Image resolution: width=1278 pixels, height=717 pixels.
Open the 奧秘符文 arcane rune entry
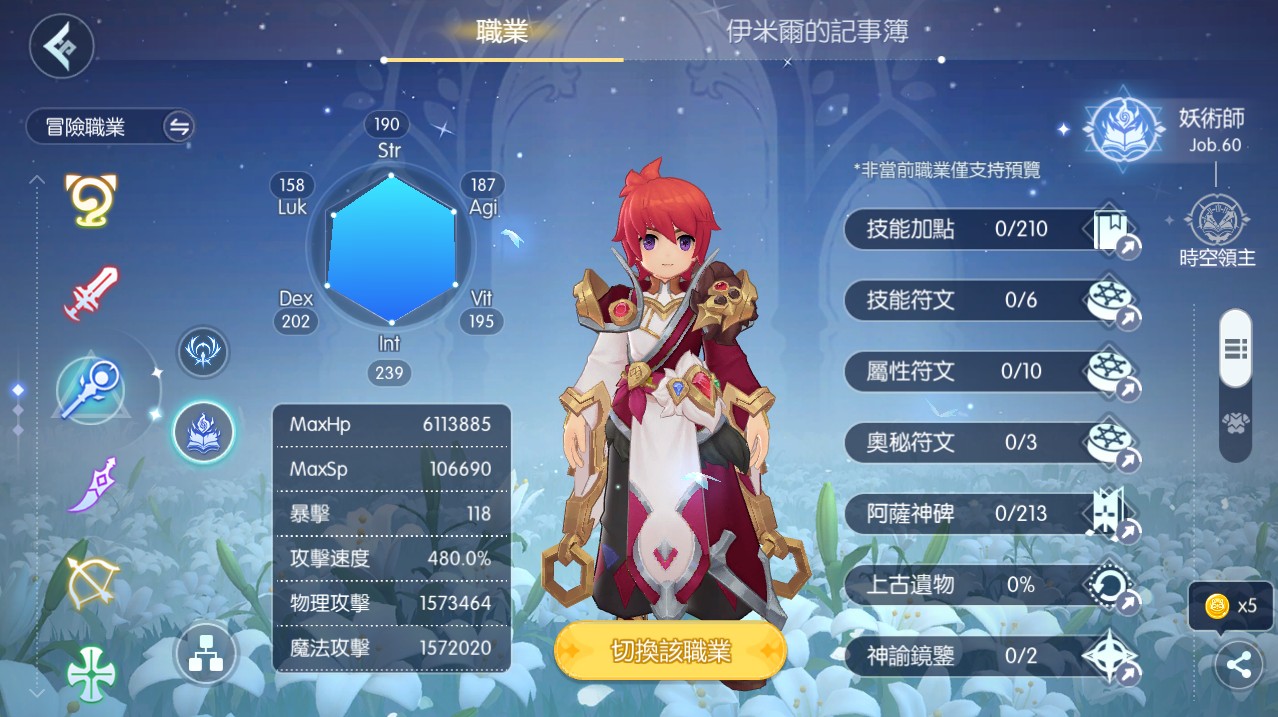tap(990, 442)
